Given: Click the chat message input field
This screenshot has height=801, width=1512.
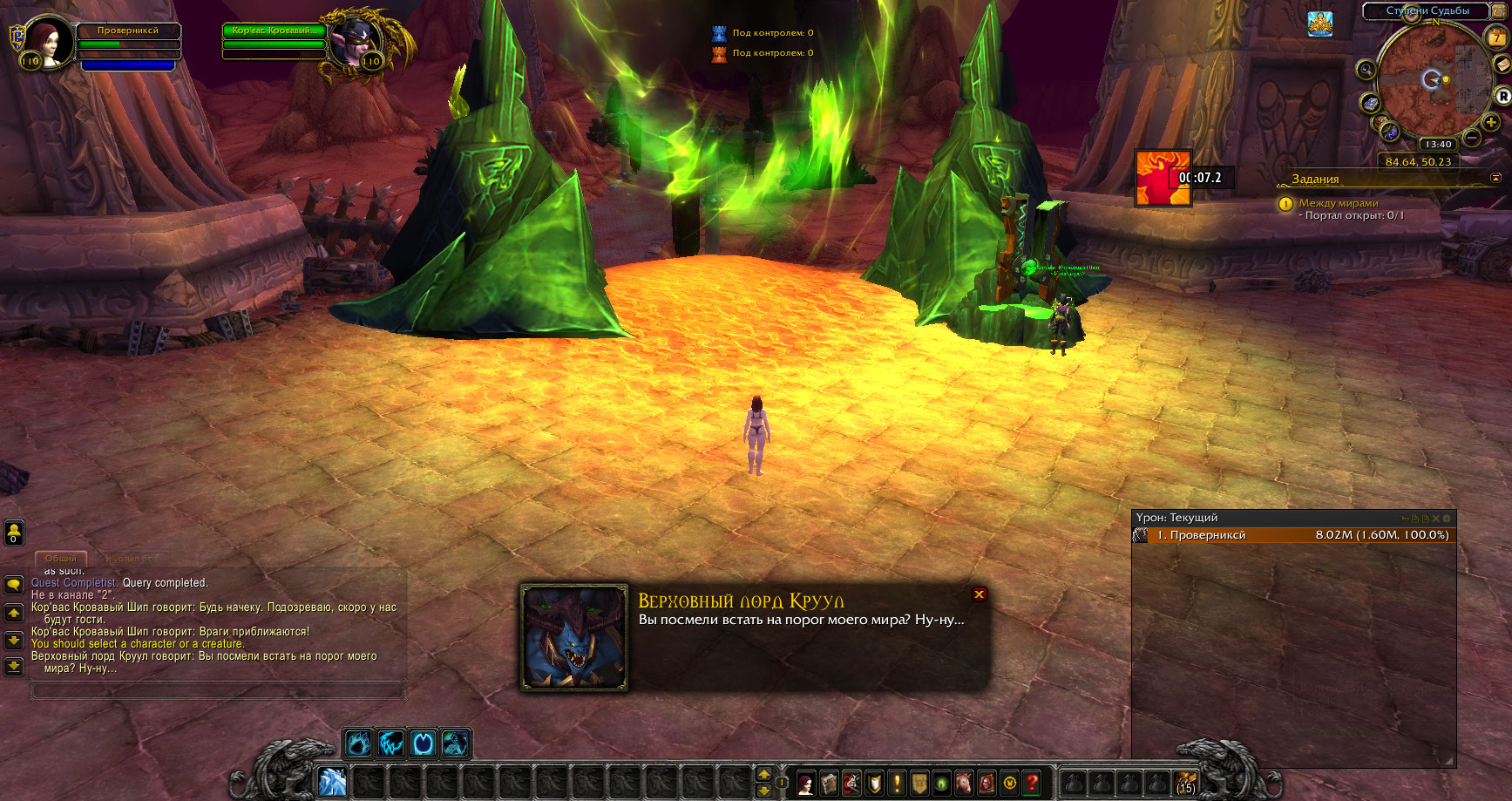Looking at the screenshot, I should coord(218,690).
